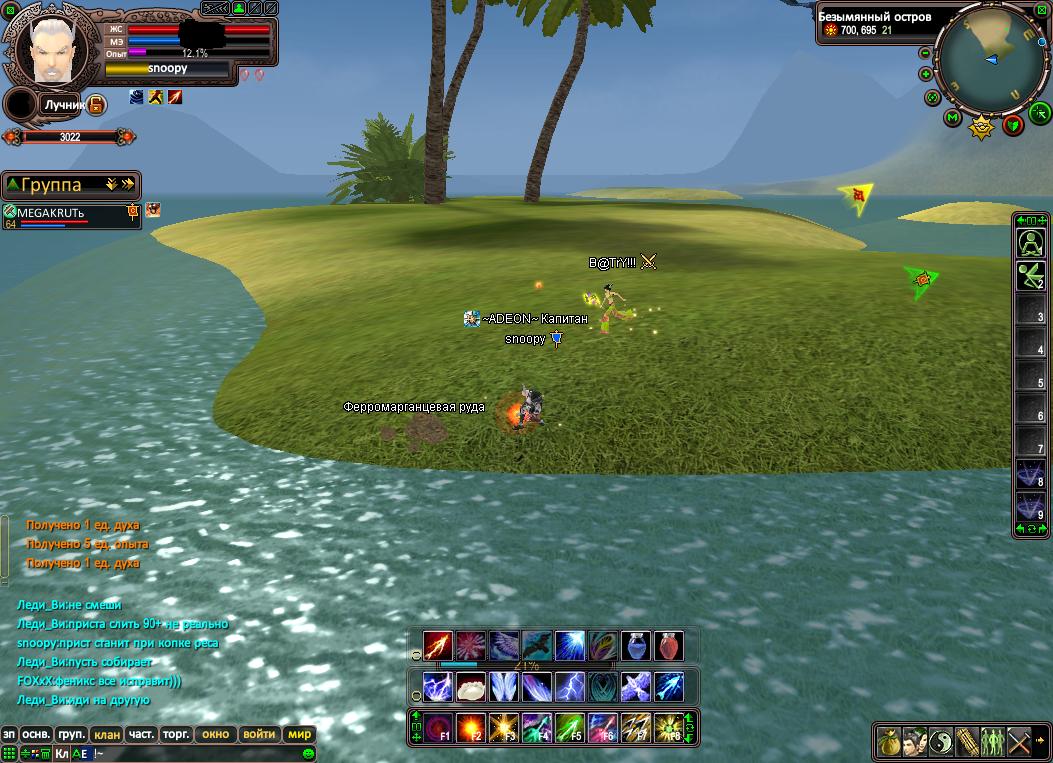Open the green smiley emoticon picker
The width and height of the screenshot is (1053, 763).
[x=309, y=753]
